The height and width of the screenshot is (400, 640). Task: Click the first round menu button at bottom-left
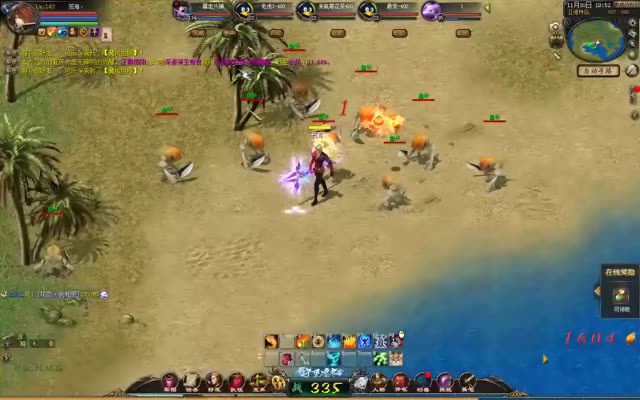[169, 382]
